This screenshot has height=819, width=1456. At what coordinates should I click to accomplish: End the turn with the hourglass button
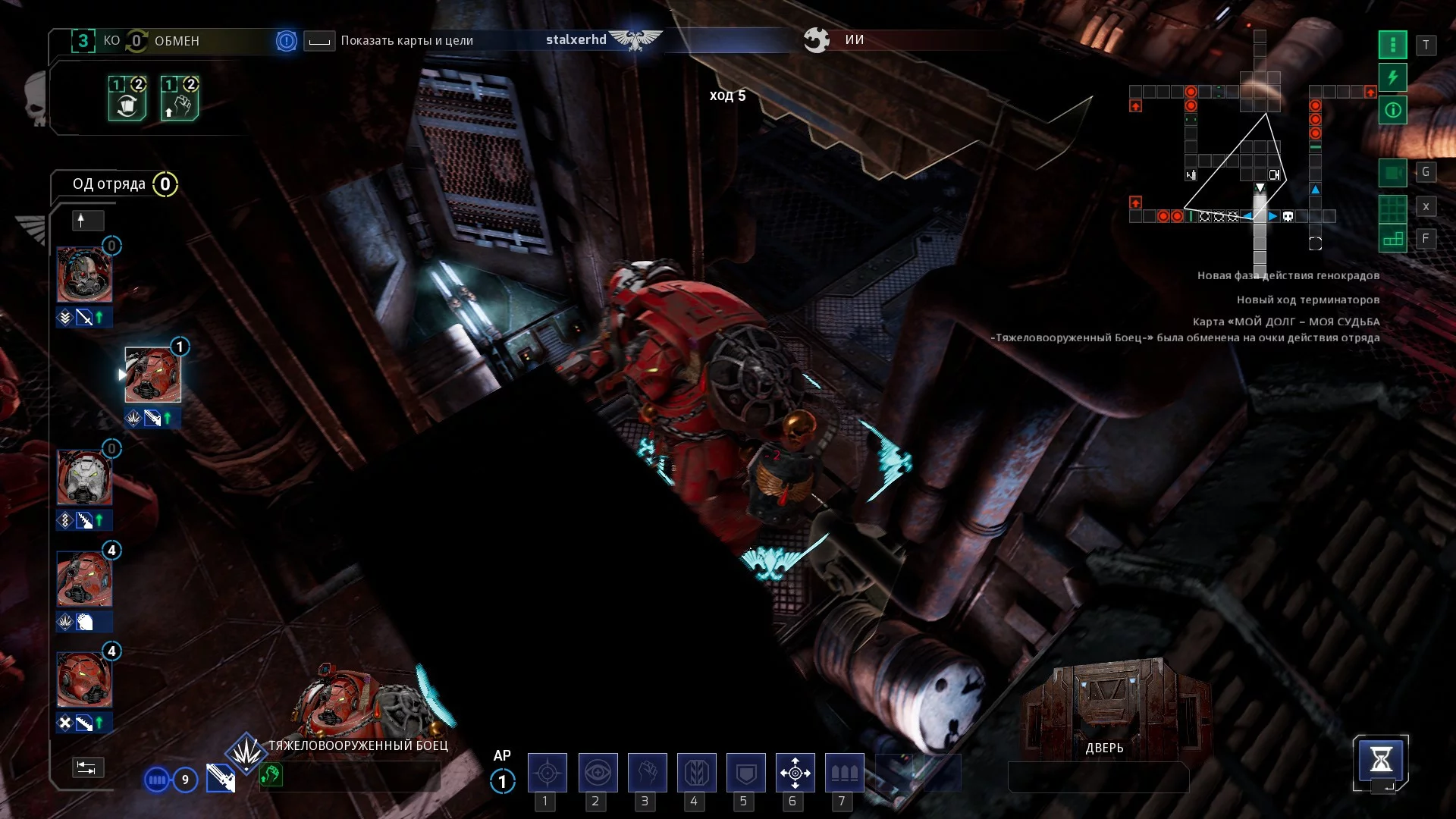(1380, 760)
